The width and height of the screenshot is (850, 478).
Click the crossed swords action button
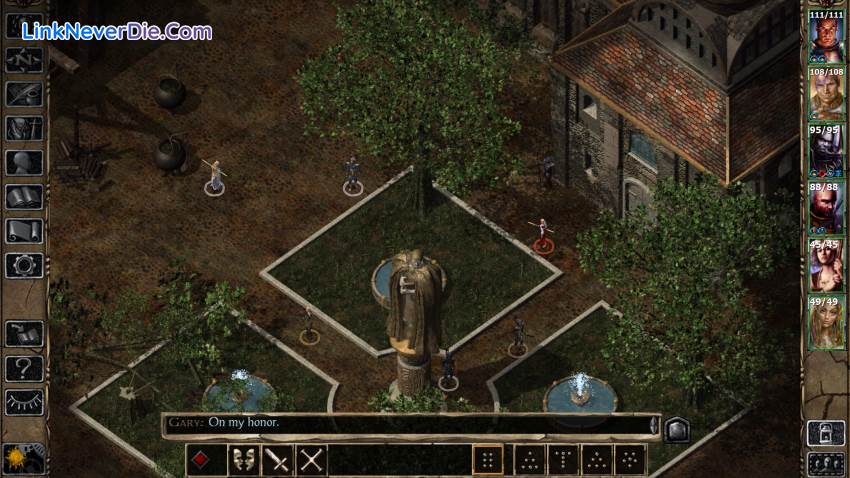[x=312, y=460]
